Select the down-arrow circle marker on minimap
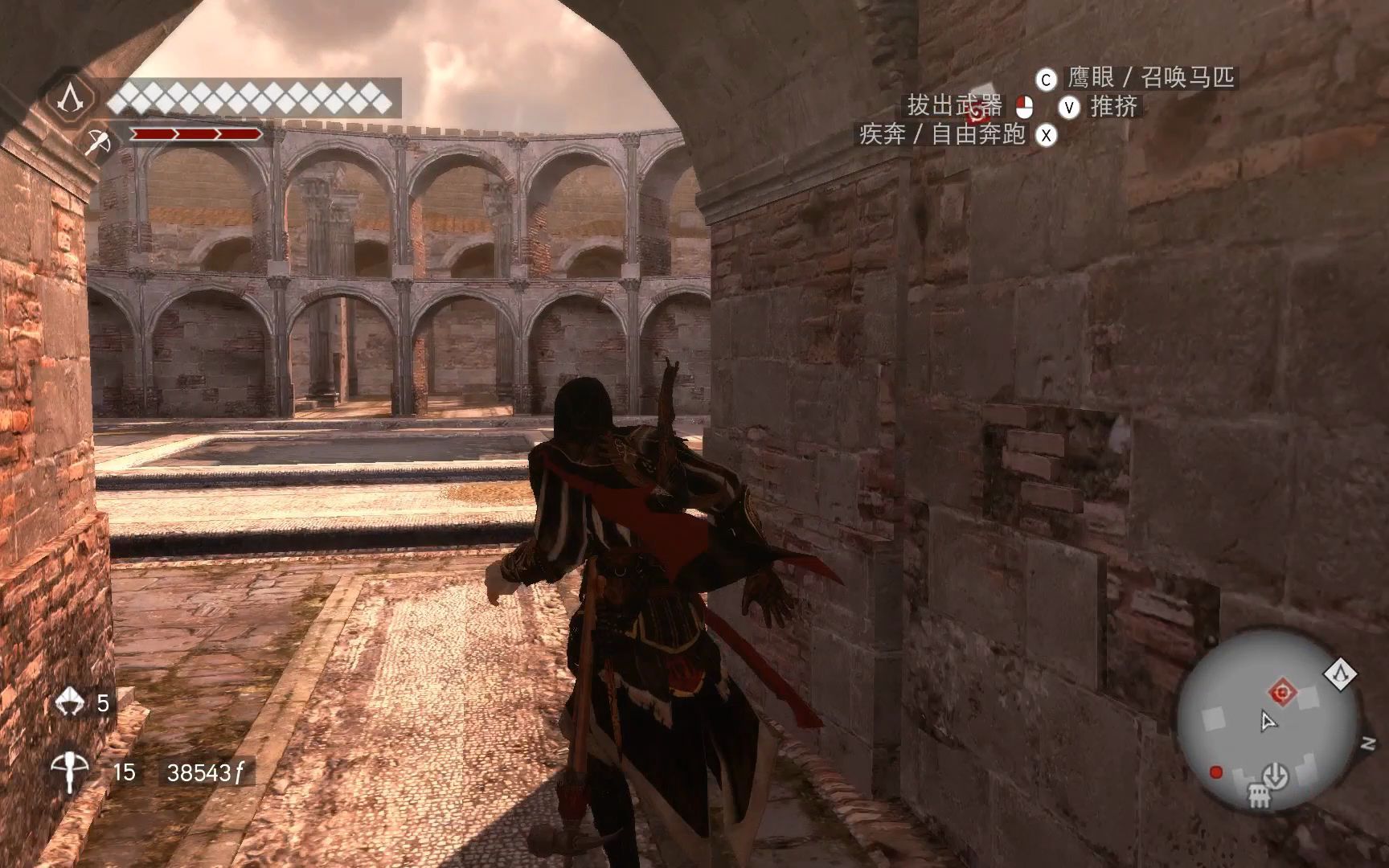The height and width of the screenshot is (868, 1389). 1275,776
